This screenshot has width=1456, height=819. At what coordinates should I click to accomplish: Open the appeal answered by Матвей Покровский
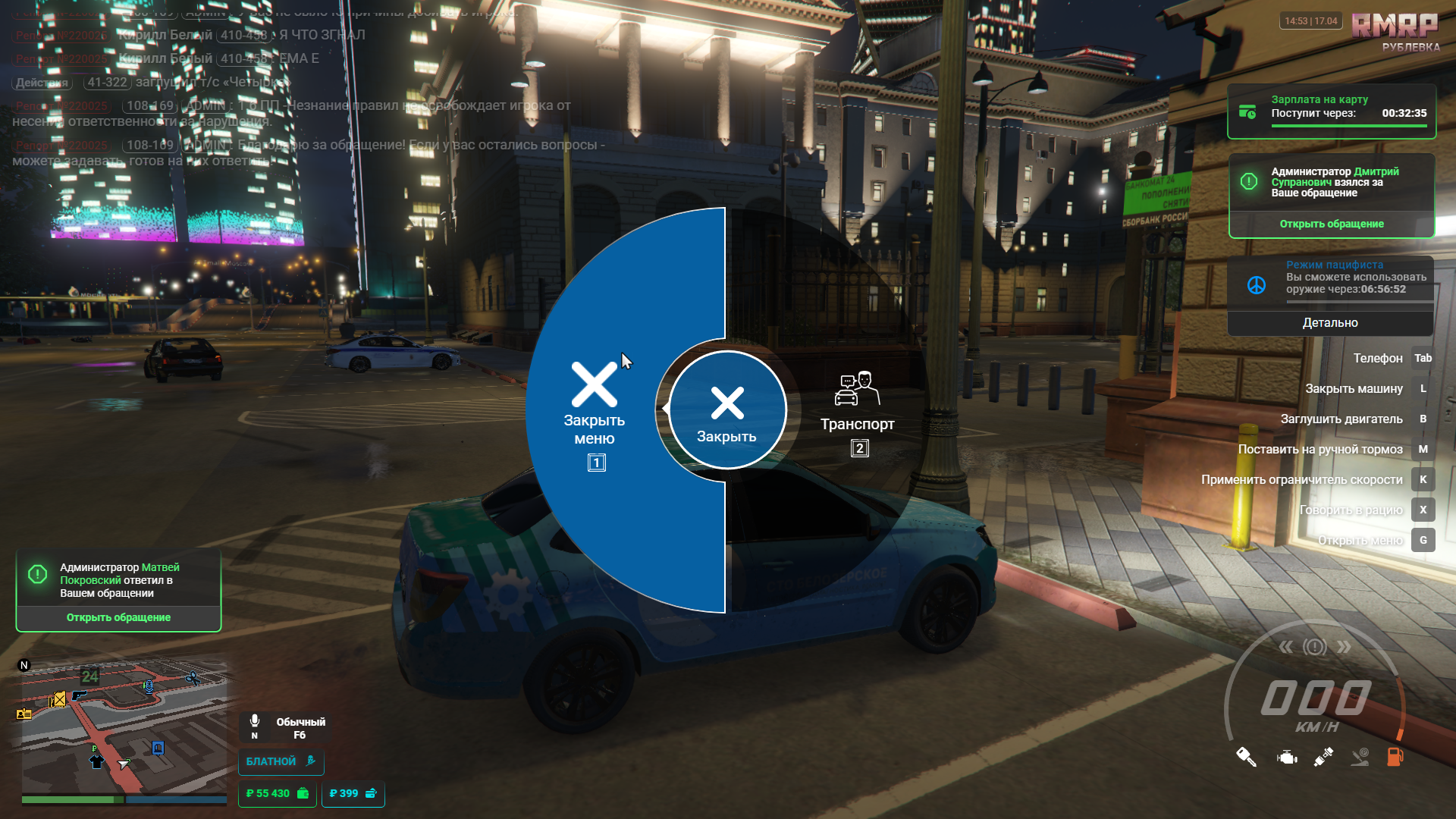pyautogui.click(x=118, y=617)
